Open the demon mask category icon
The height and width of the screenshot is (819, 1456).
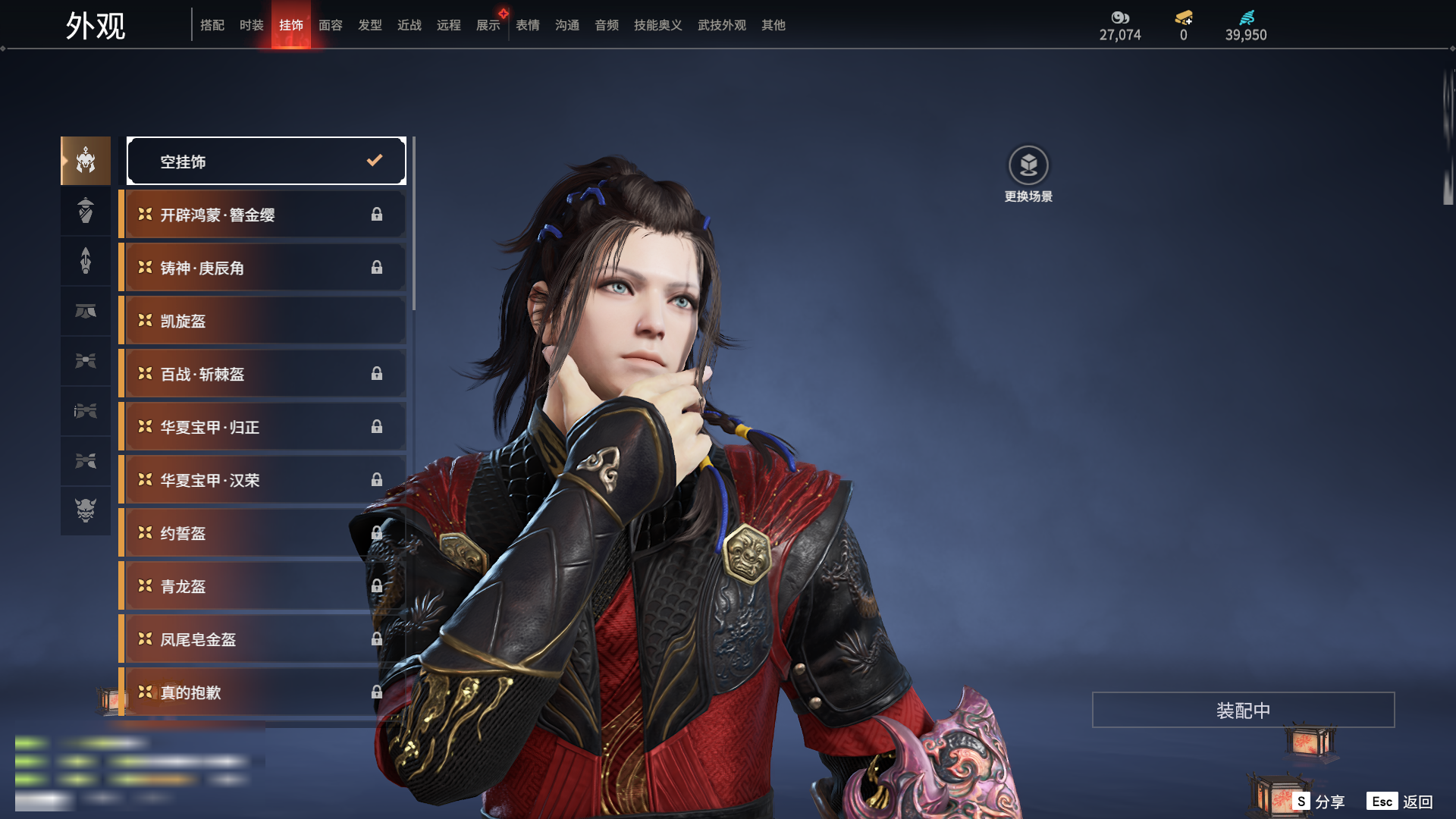pyautogui.click(x=86, y=510)
